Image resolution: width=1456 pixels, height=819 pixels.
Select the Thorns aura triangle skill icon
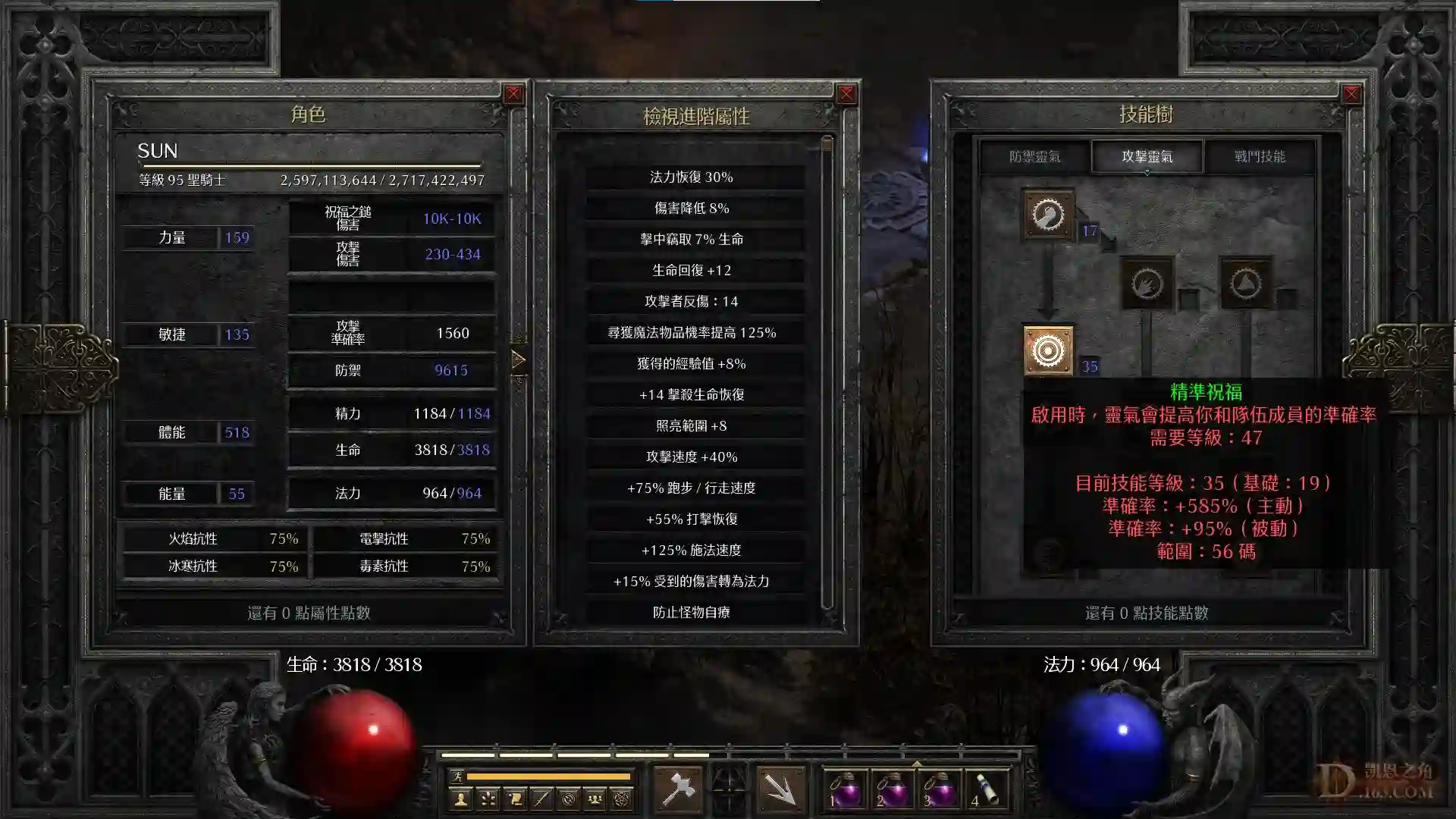click(x=1245, y=284)
